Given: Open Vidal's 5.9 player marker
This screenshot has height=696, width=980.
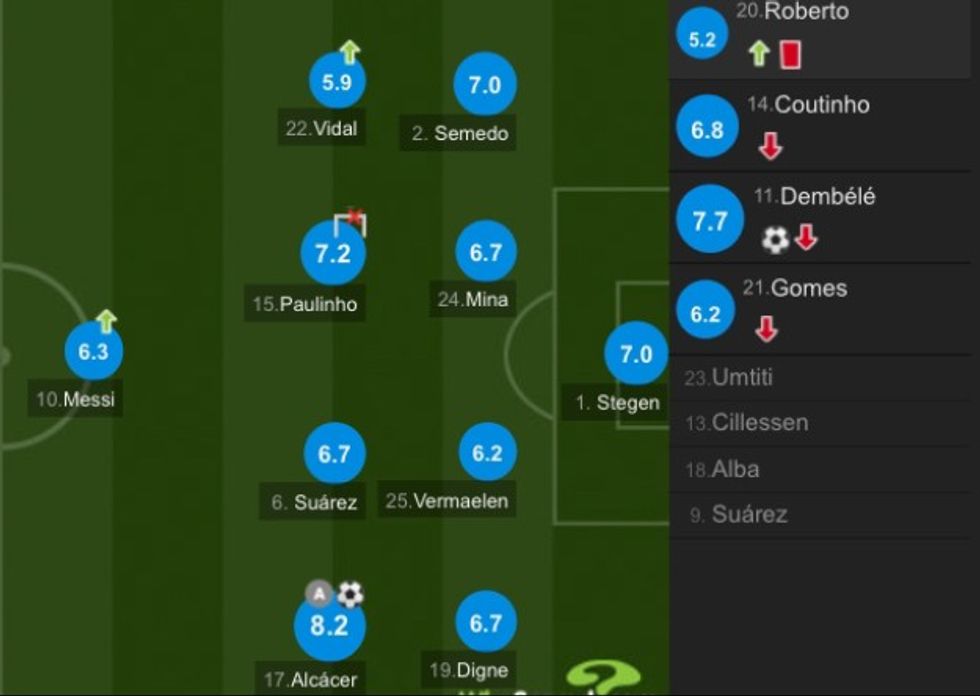Looking at the screenshot, I should pos(337,82).
